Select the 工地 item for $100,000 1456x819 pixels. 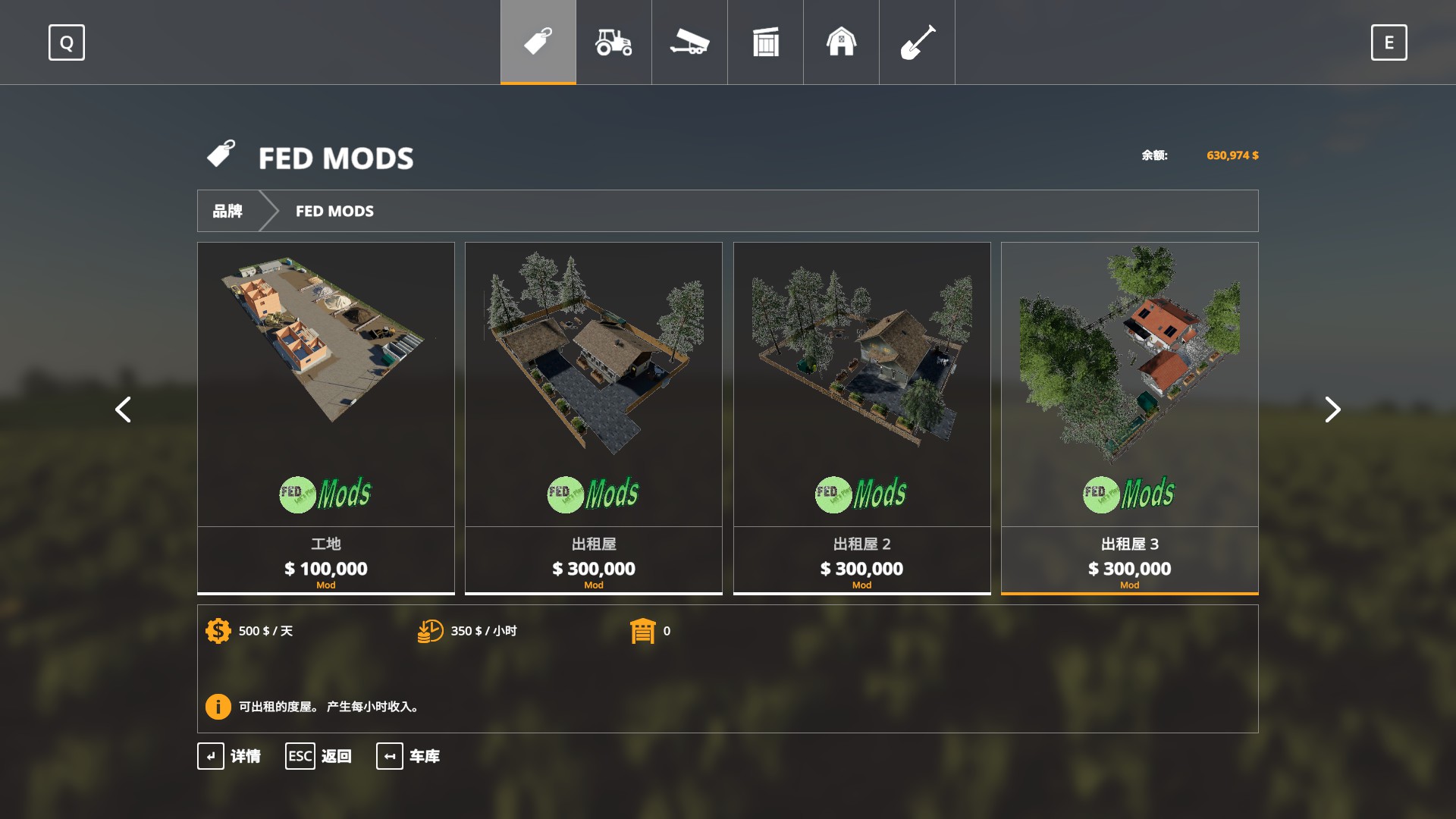pyautogui.click(x=325, y=387)
